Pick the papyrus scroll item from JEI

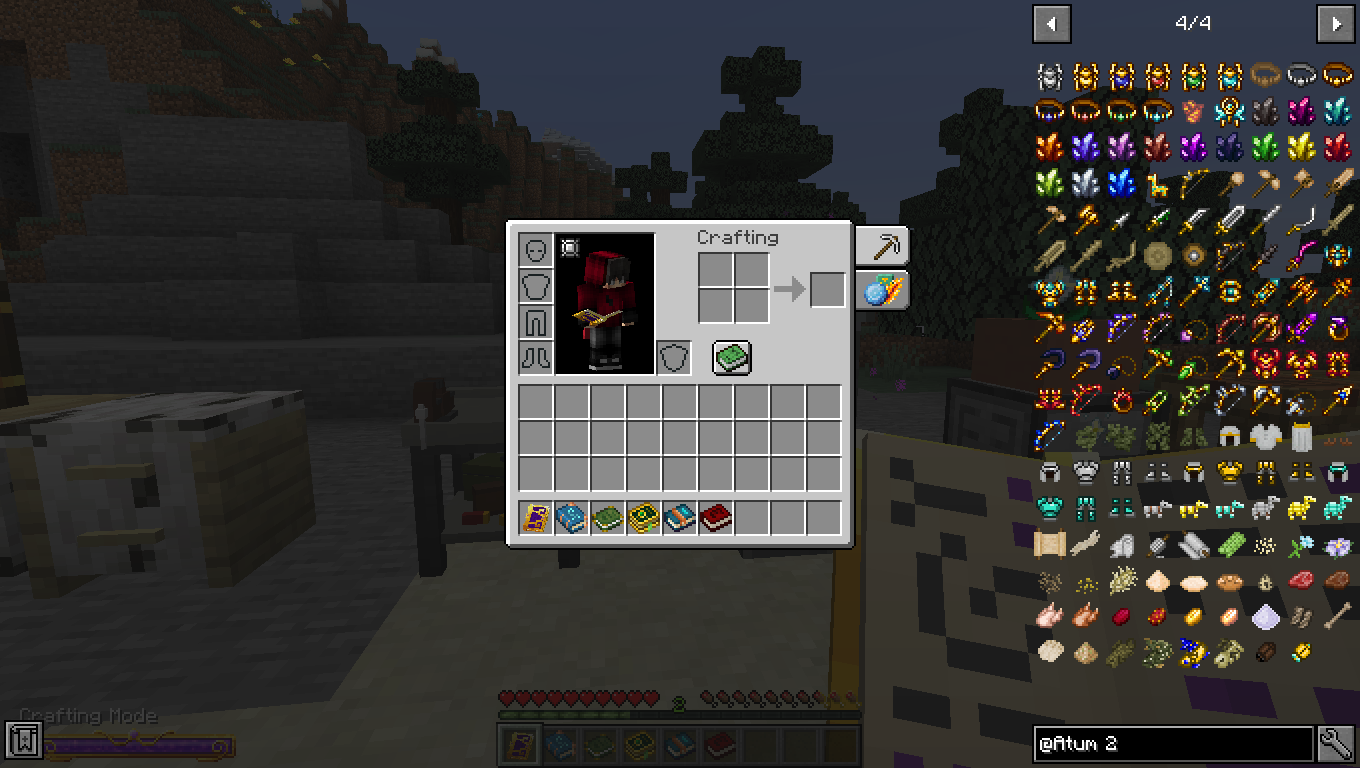1049,545
